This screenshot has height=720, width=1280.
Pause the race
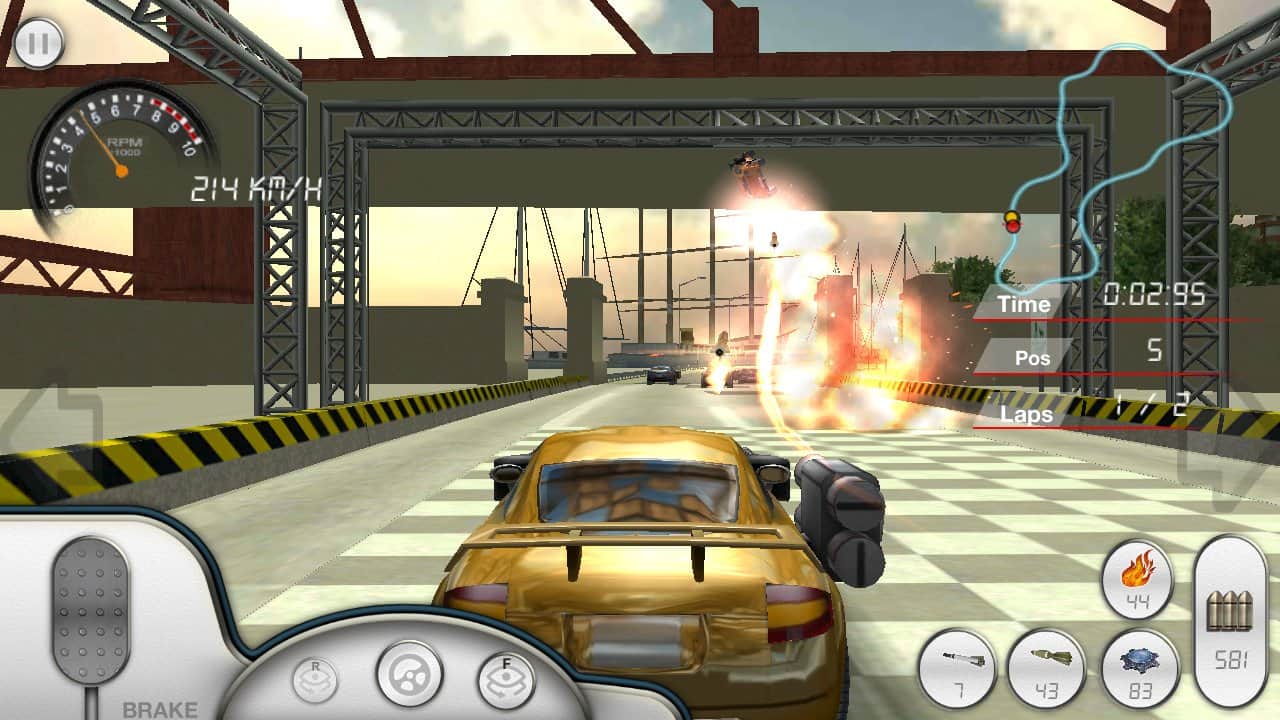39,43
